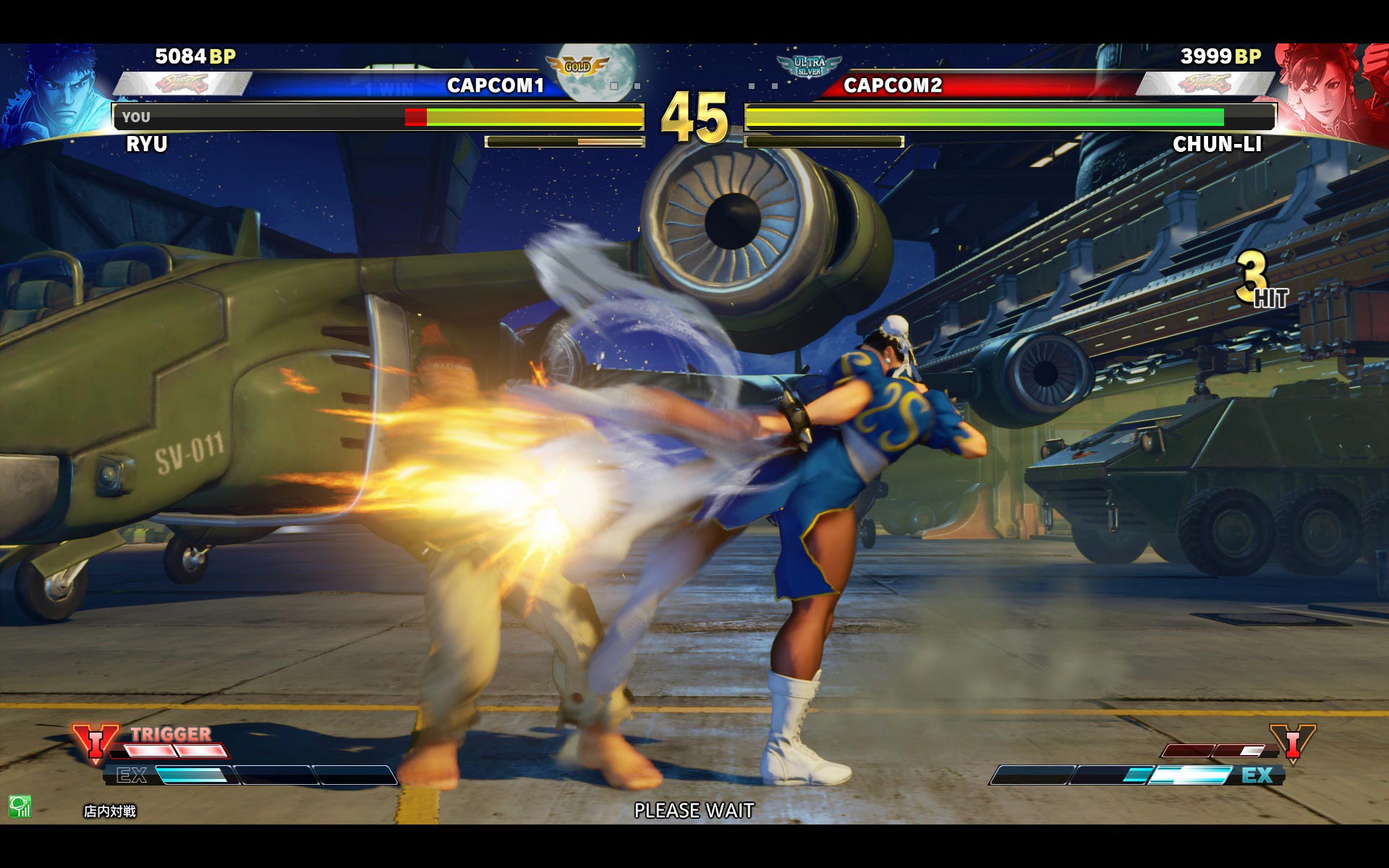This screenshot has width=1389, height=868.
Task: Click the Street Fighter logo near CAPCOM1
Action: point(181,82)
